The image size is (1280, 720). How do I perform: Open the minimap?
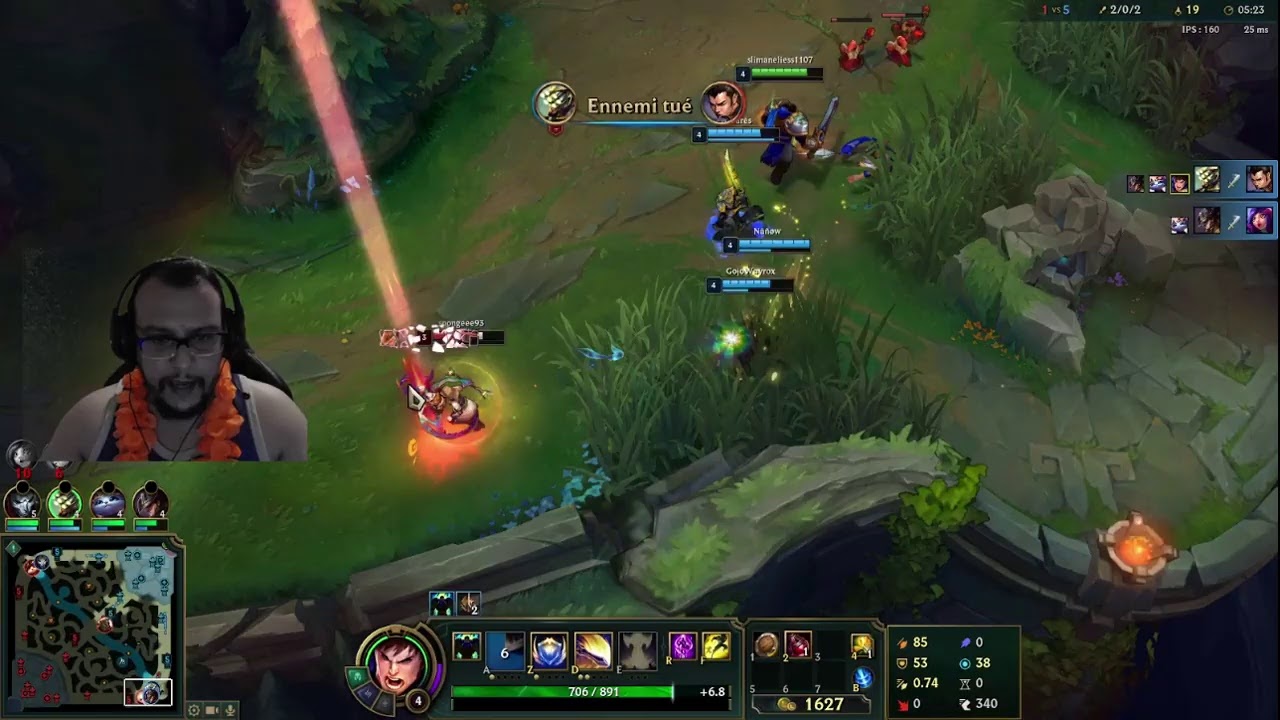pos(91,625)
